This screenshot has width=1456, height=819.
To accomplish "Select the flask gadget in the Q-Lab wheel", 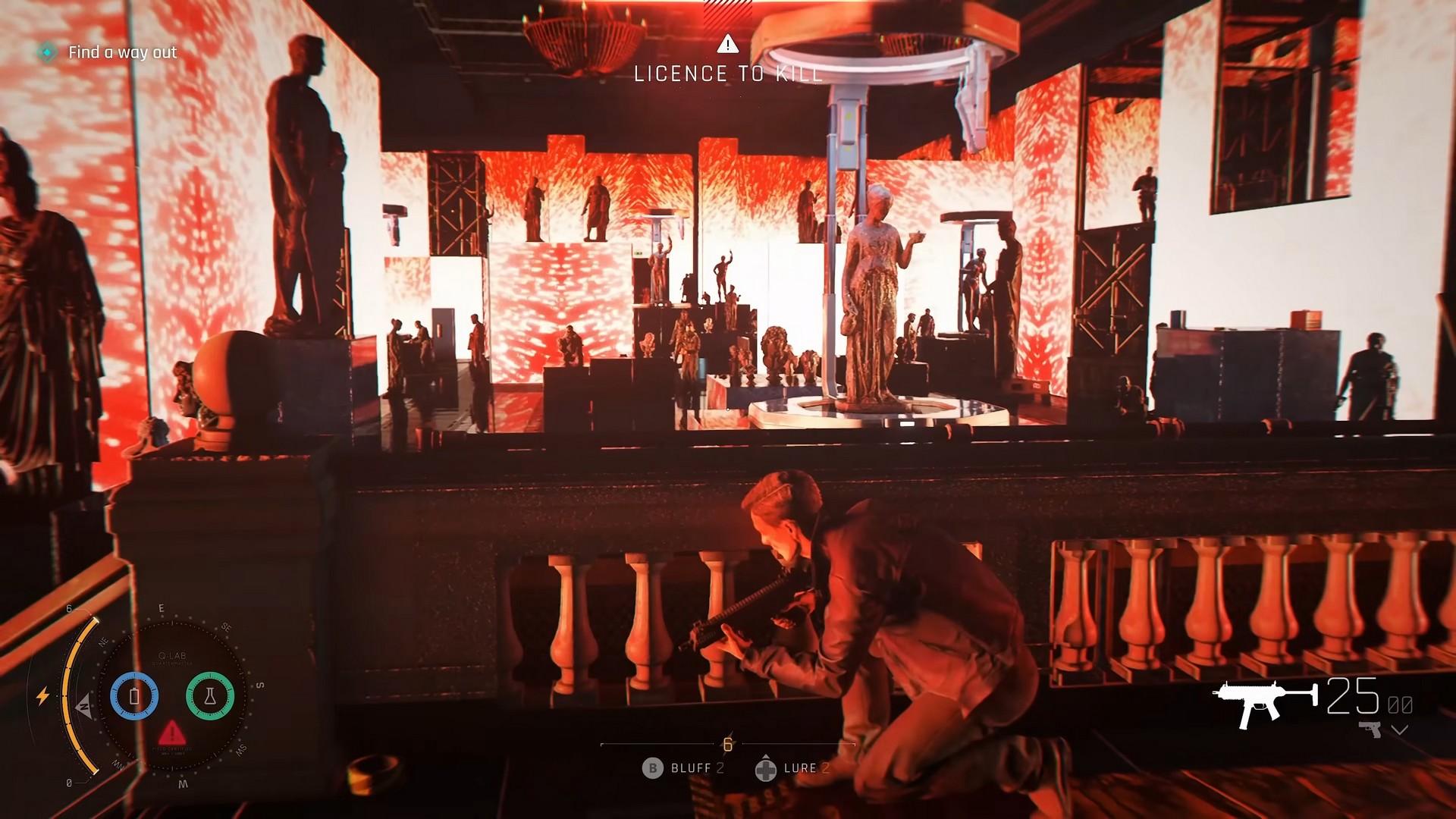I will 210,695.
